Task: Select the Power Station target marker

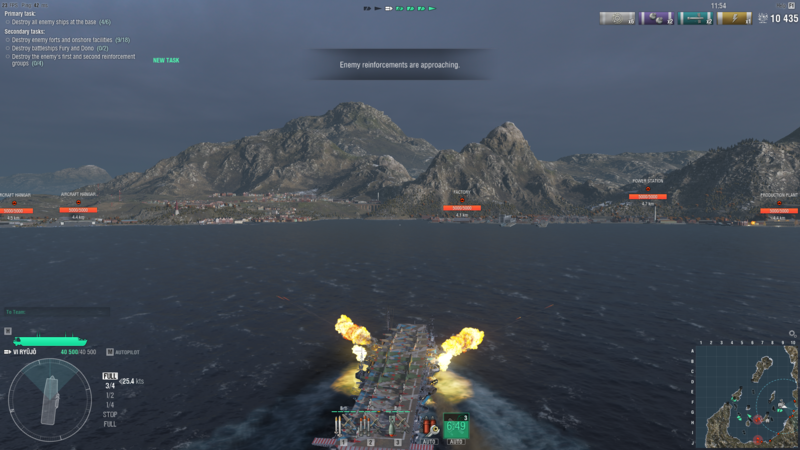Action: click(x=647, y=196)
